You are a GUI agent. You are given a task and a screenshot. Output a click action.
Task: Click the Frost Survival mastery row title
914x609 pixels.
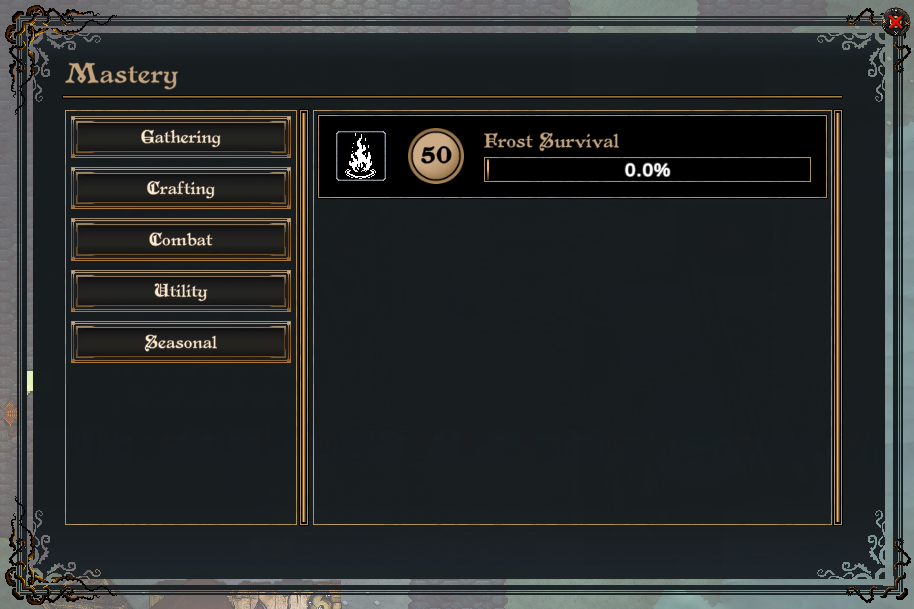pyautogui.click(x=551, y=141)
